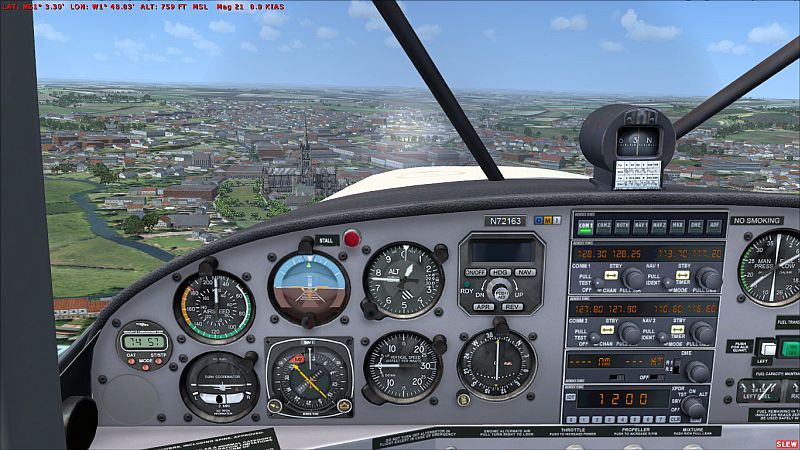Enable the NAV 1 audio button
The width and height of the screenshot is (800, 450).
click(641, 226)
